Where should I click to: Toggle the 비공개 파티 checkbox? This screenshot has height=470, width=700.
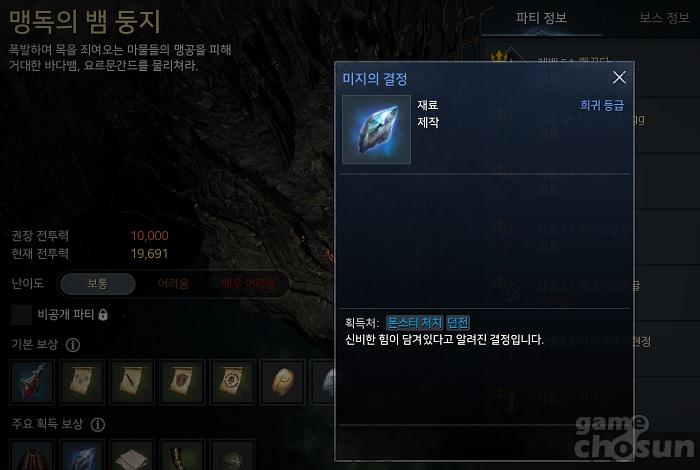22,315
